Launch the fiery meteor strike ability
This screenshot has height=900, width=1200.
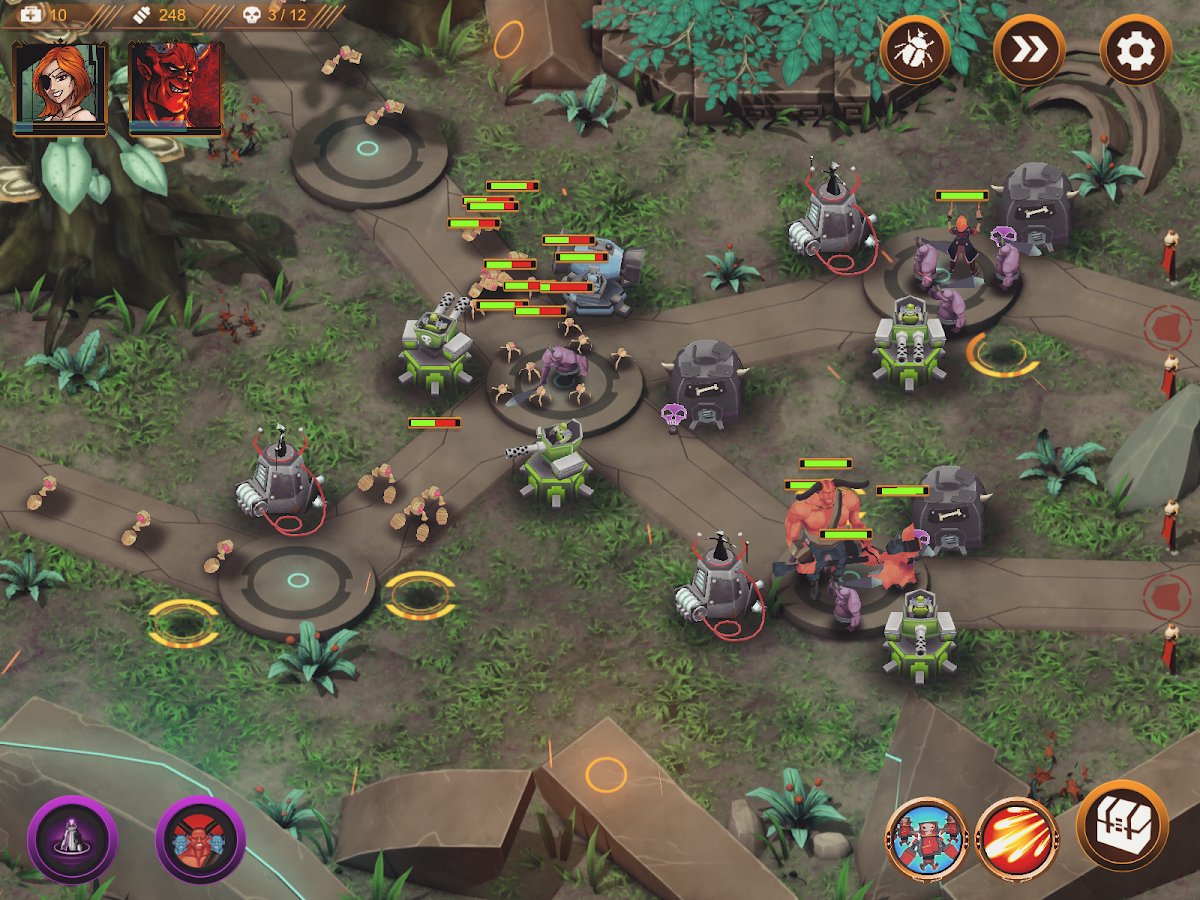click(1017, 840)
